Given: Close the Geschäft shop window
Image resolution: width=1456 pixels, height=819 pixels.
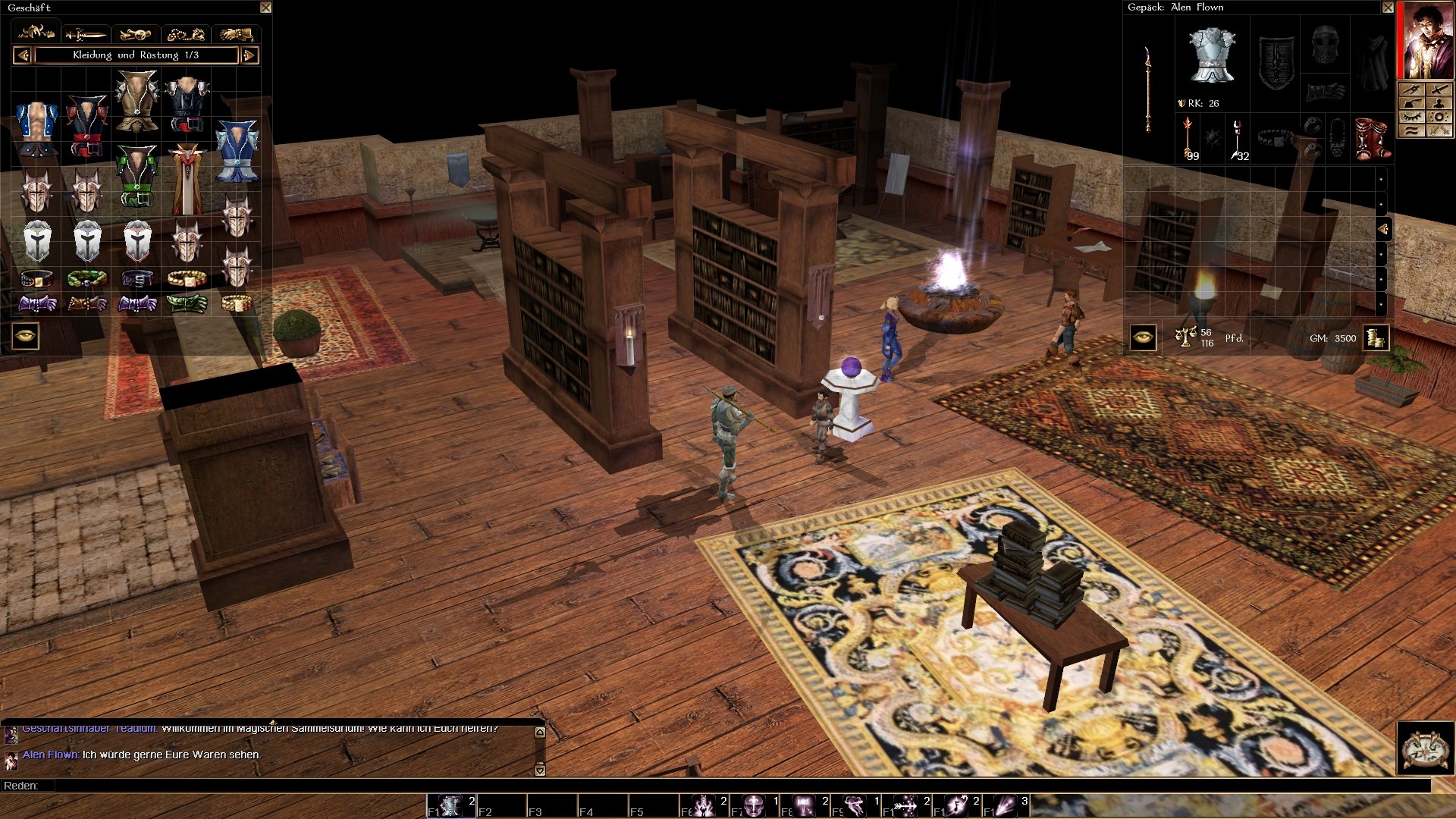Looking at the screenshot, I should 265,8.
